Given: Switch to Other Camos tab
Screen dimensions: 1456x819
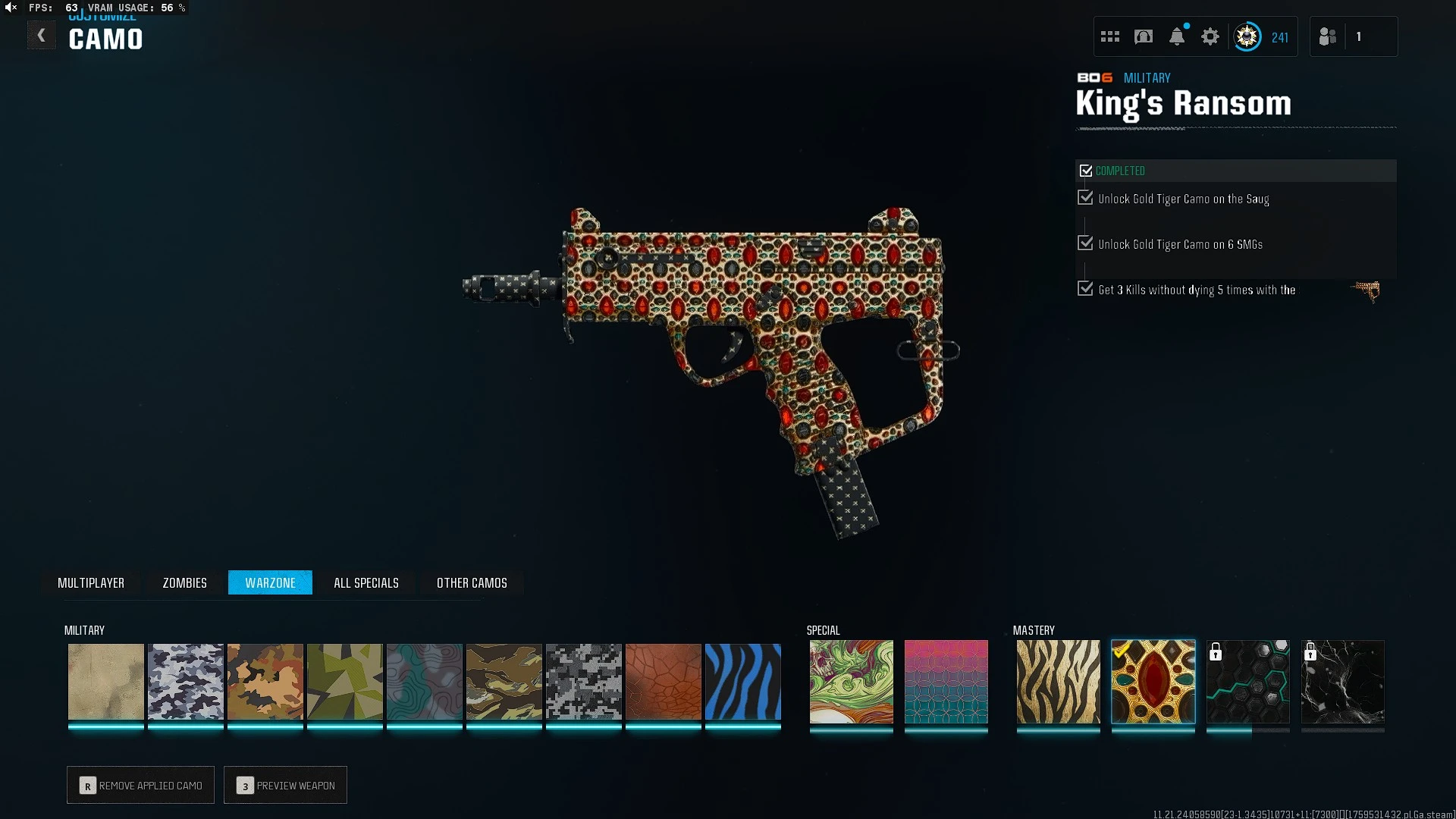Looking at the screenshot, I should 472,582.
